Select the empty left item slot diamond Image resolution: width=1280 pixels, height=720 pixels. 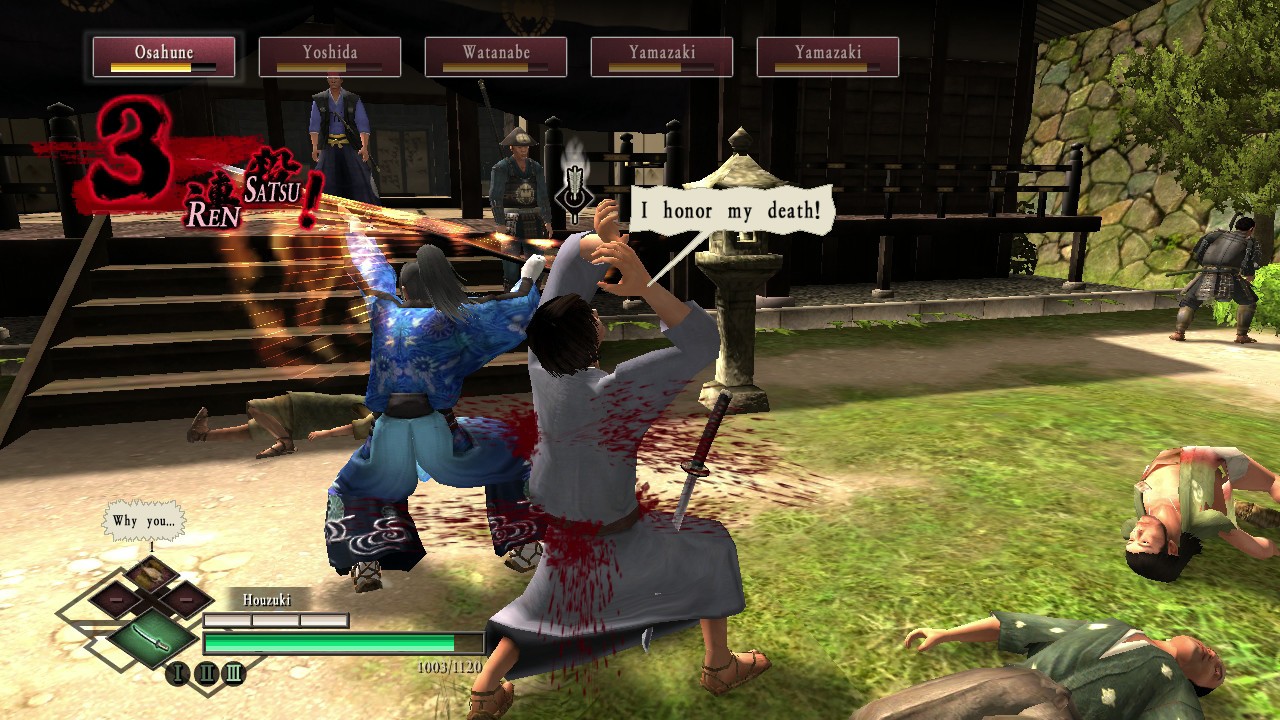point(117,599)
